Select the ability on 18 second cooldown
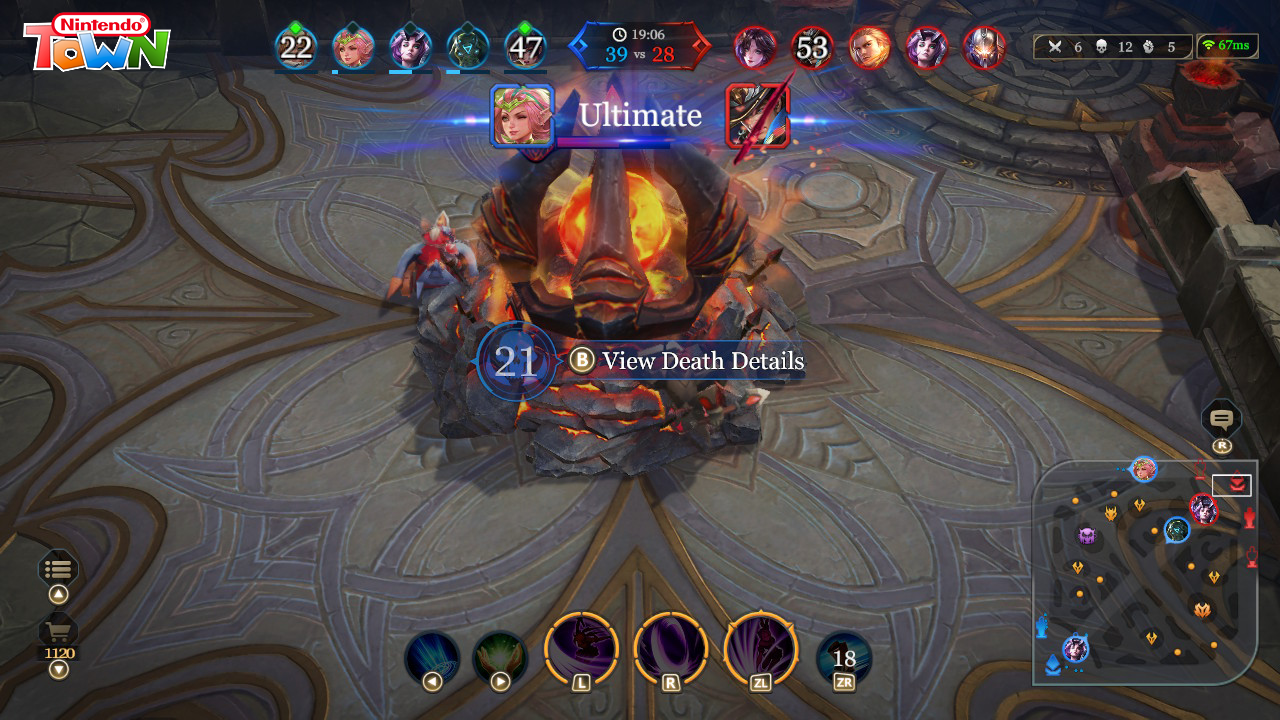The width and height of the screenshot is (1280, 720). (x=844, y=658)
